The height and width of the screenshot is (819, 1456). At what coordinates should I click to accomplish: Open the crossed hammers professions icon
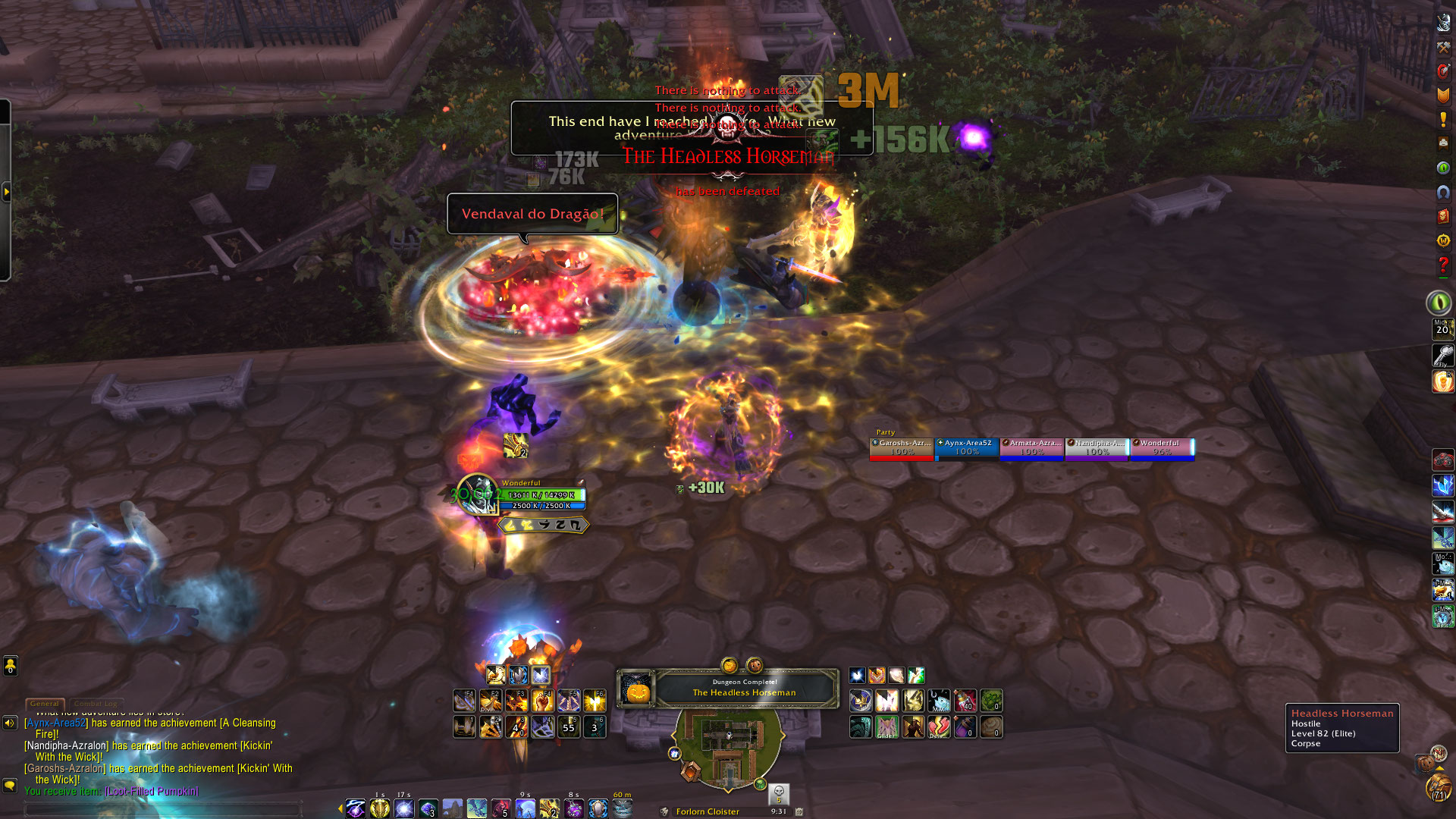[1442, 46]
